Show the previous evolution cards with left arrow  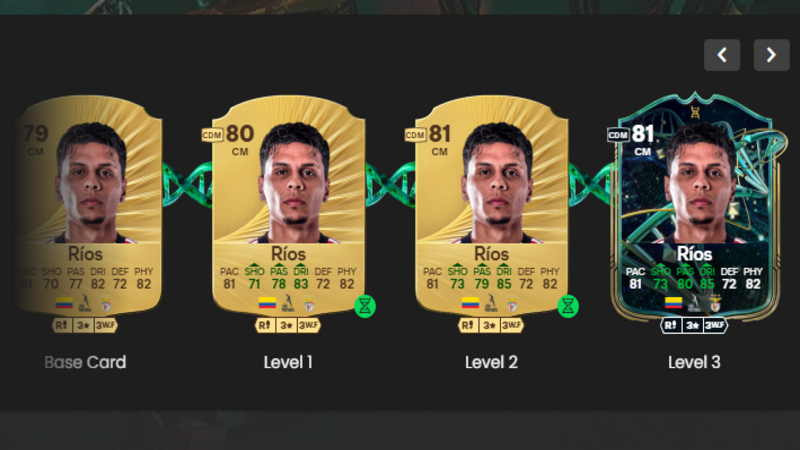(722, 55)
